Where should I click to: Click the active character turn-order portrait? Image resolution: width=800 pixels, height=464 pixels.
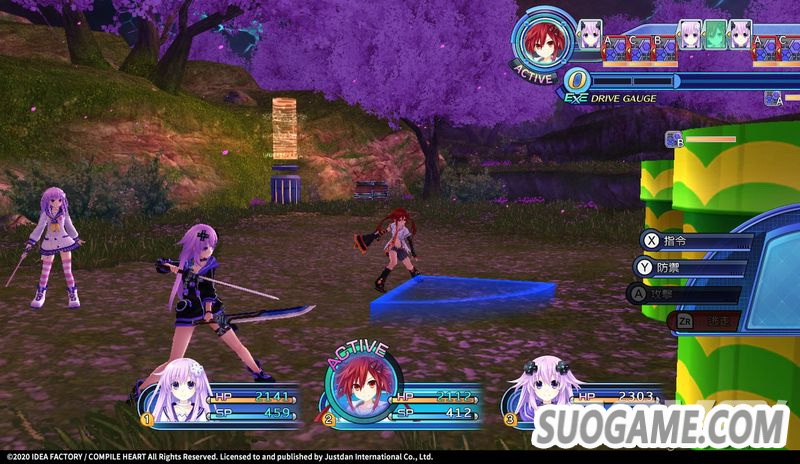coord(545,41)
